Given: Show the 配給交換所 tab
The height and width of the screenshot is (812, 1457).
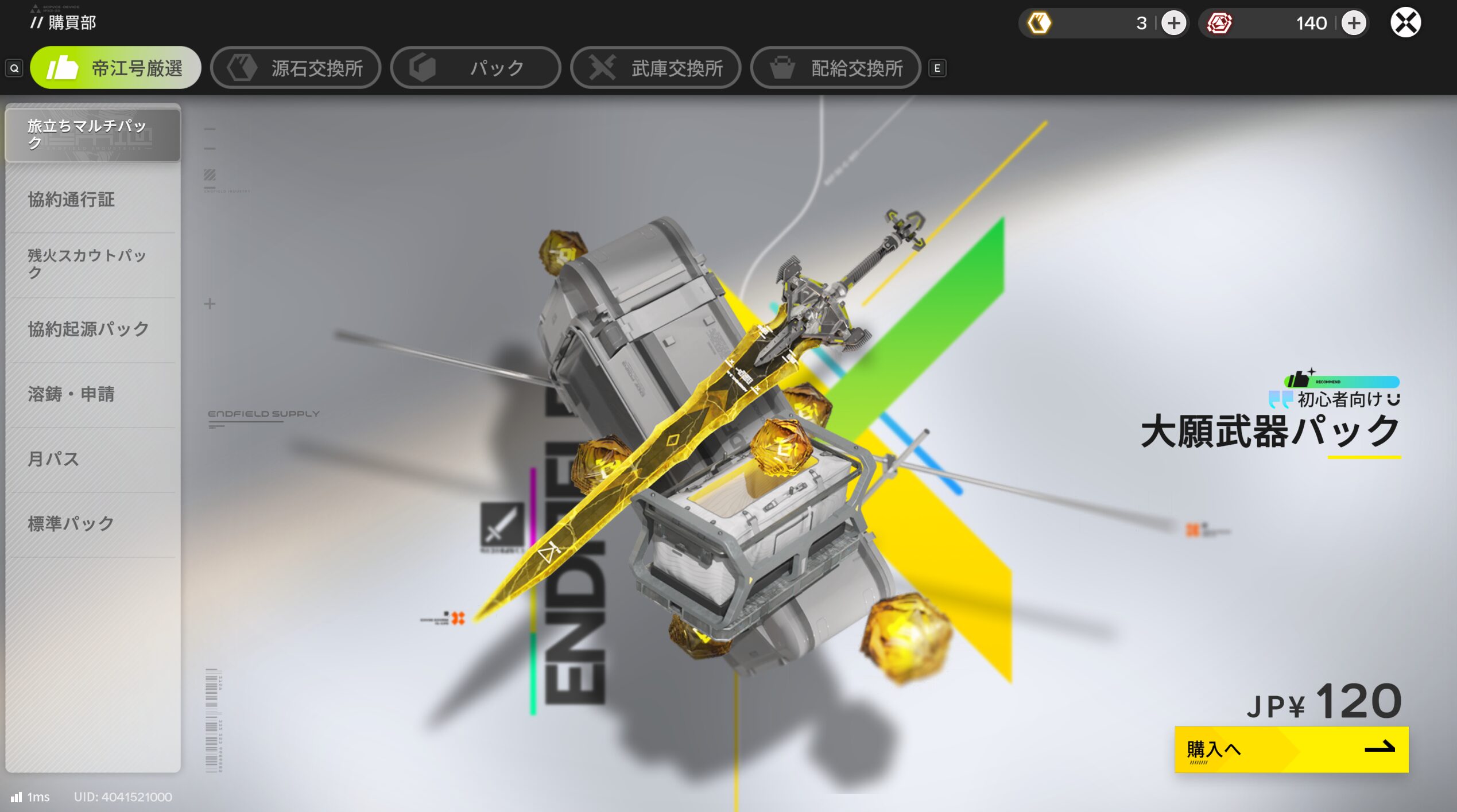Looking at the screenshot, I should coord(835,68).
